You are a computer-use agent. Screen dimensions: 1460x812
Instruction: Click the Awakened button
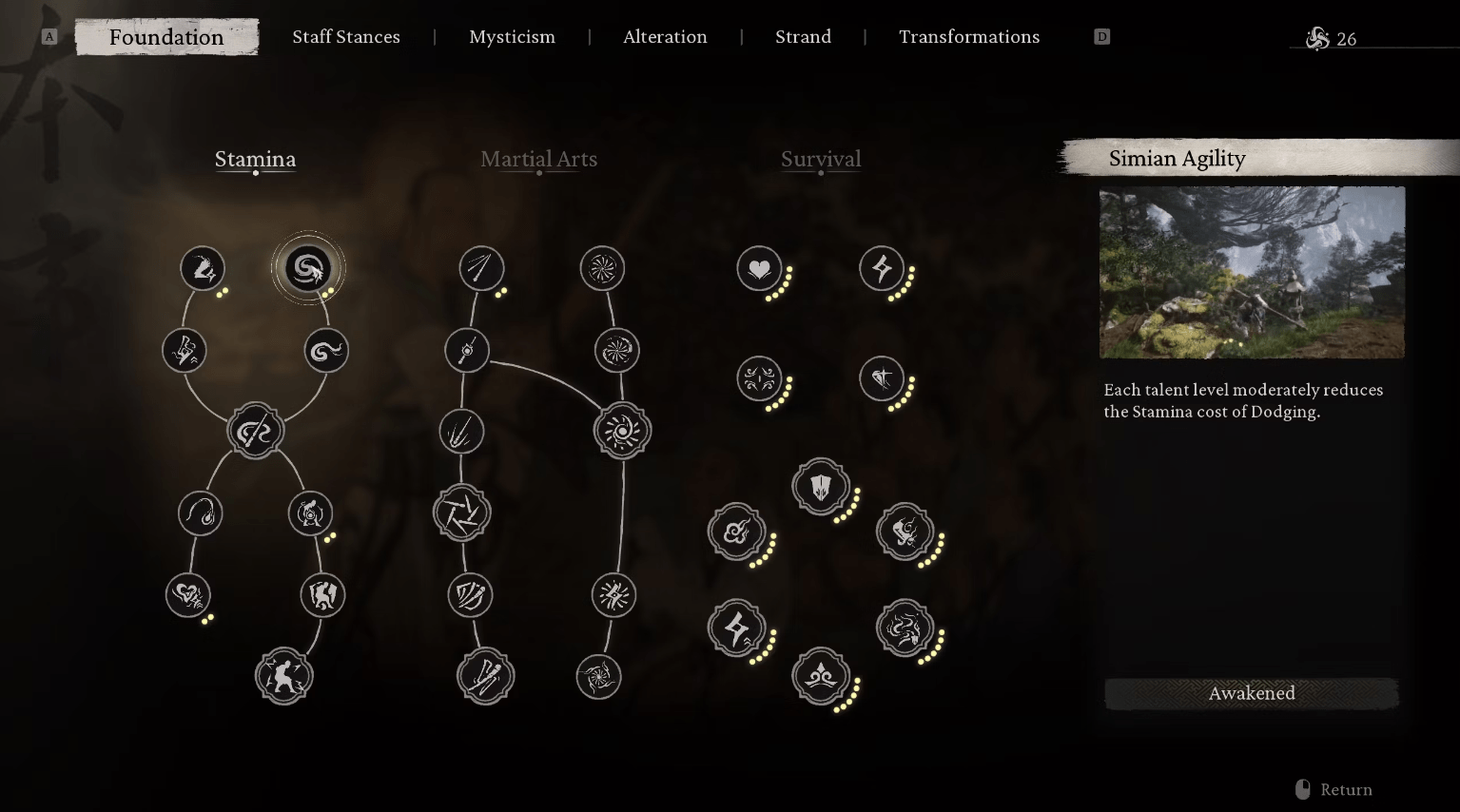[x=1251, y=693]
